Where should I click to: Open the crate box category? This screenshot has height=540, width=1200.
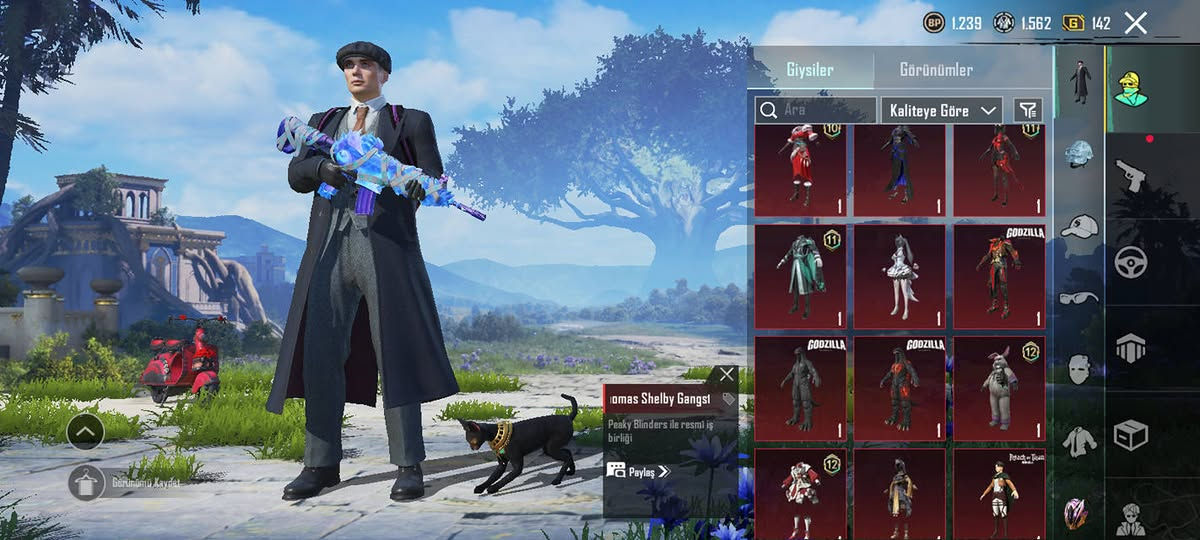pos(1130,434)
